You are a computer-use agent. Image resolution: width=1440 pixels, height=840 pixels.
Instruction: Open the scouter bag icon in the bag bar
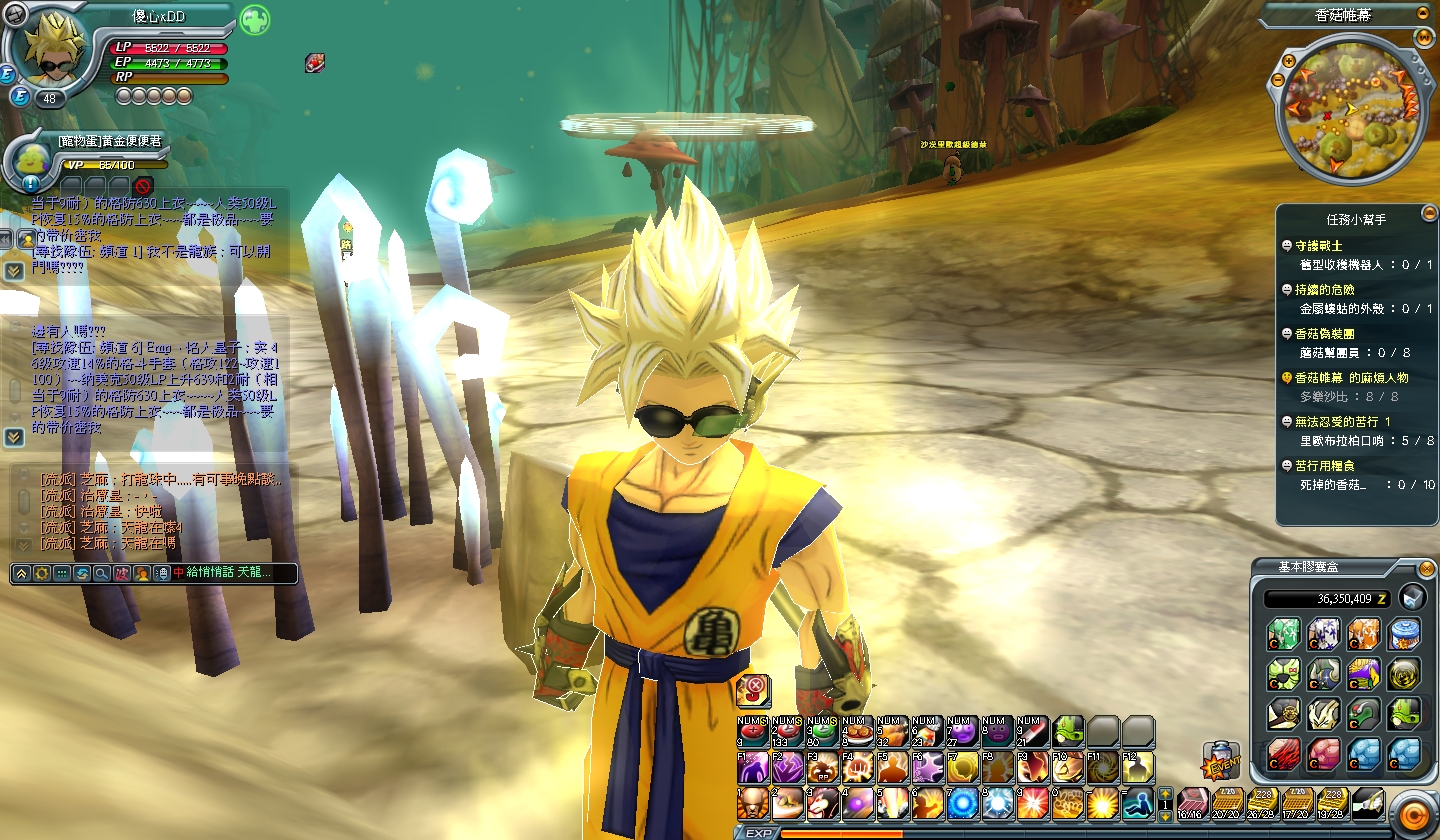click(x=1366, y=803)
